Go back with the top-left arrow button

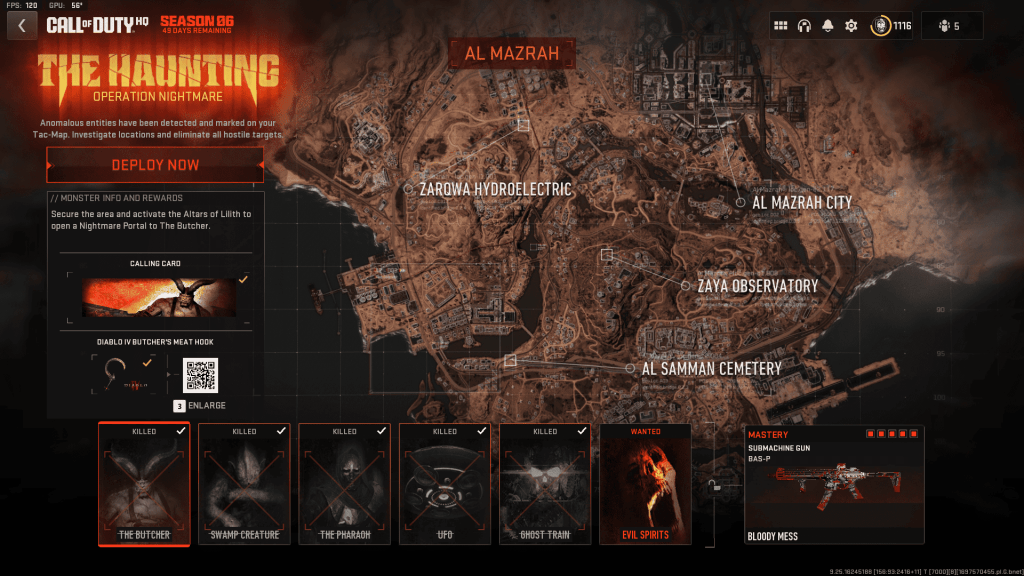point(22,25)
